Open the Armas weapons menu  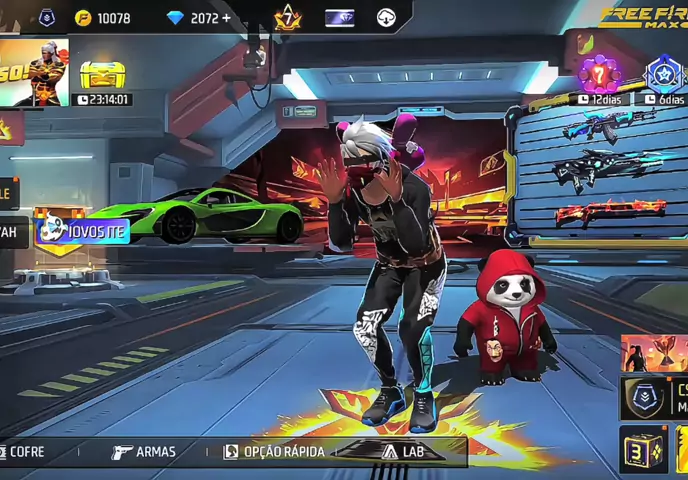144,452
